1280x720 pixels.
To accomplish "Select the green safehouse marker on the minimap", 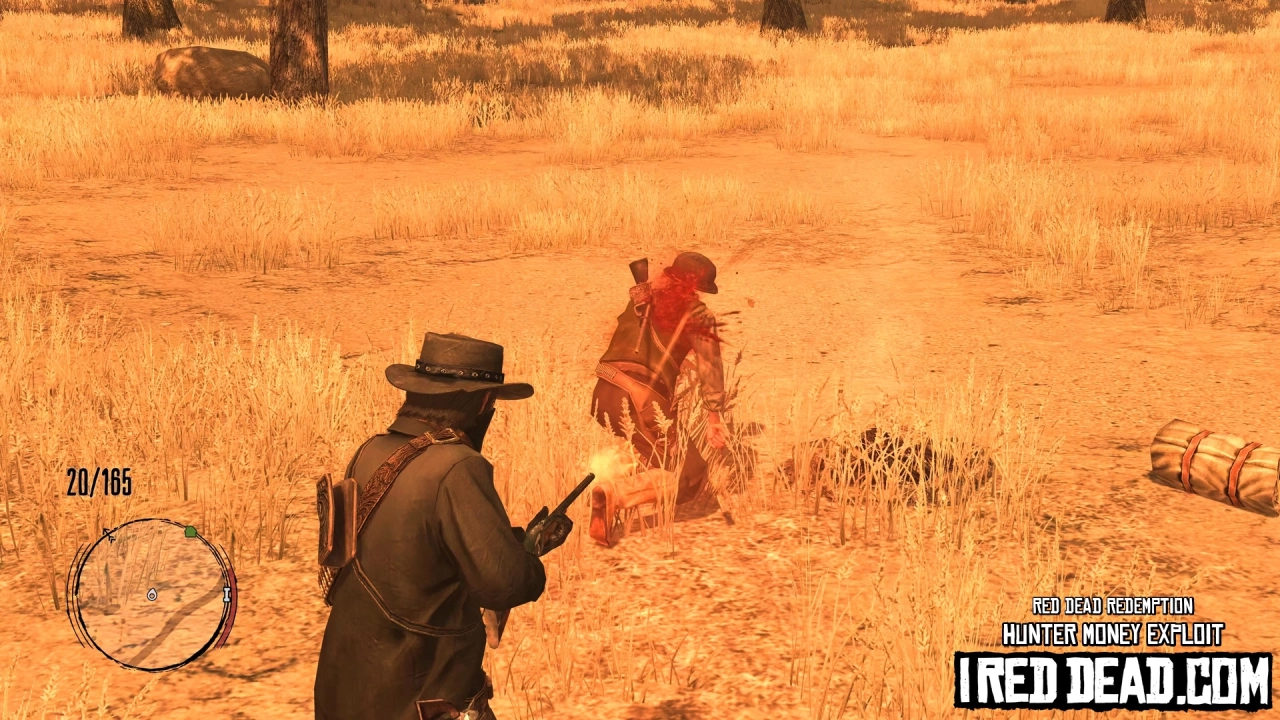I will click(x=190, y=532).
